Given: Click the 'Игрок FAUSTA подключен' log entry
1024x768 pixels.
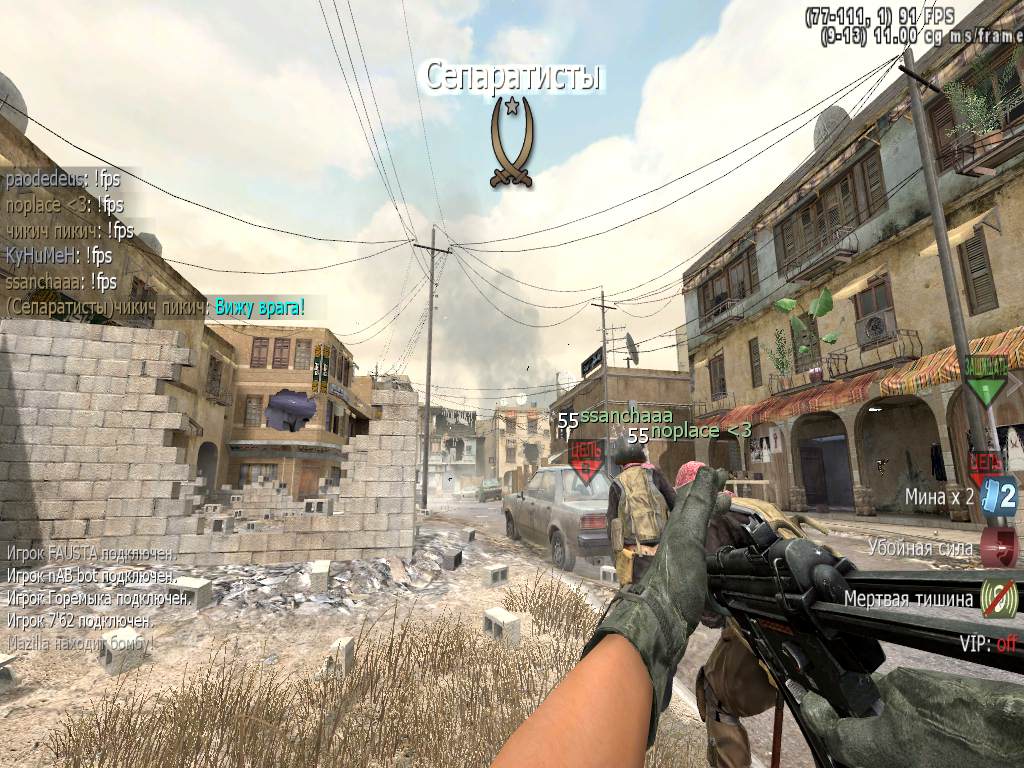Looking at the screenshot, I should (x=91, y=552).
